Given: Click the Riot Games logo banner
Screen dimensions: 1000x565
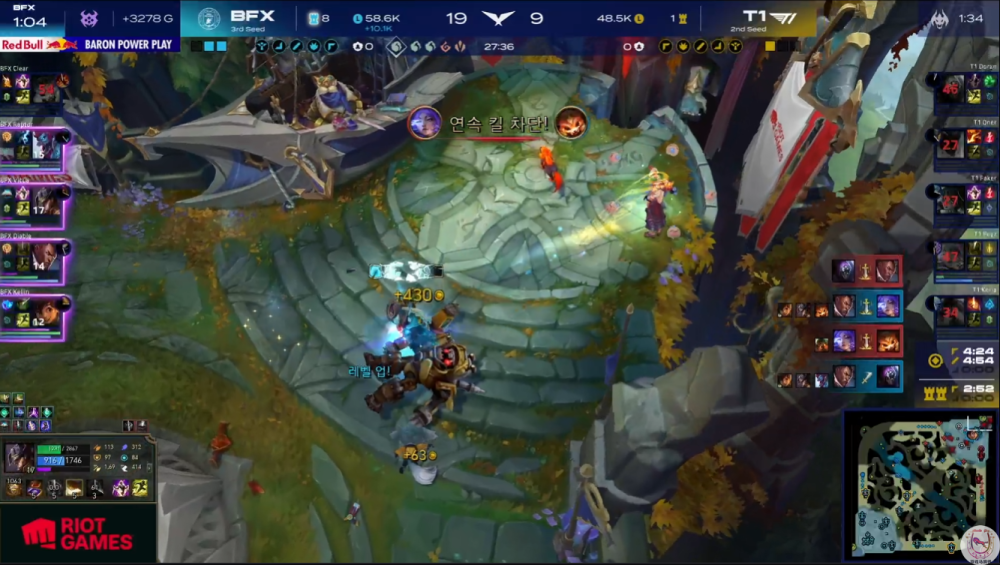Looking at the screenshot, I should coord(77,534).
